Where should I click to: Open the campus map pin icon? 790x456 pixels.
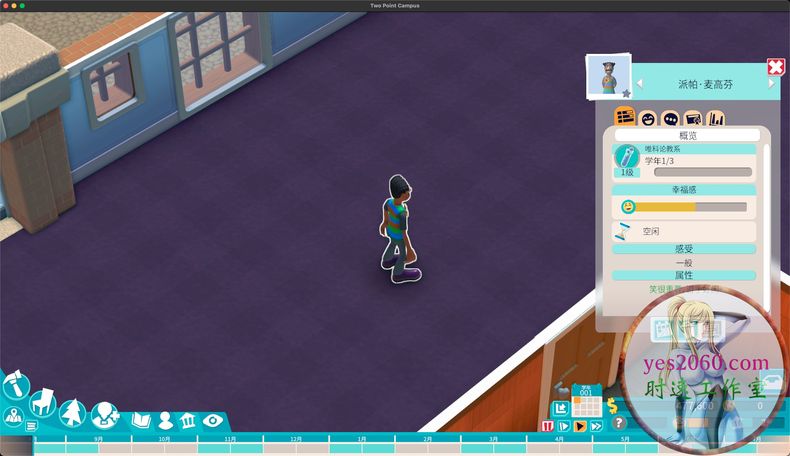tap(14, 417)
